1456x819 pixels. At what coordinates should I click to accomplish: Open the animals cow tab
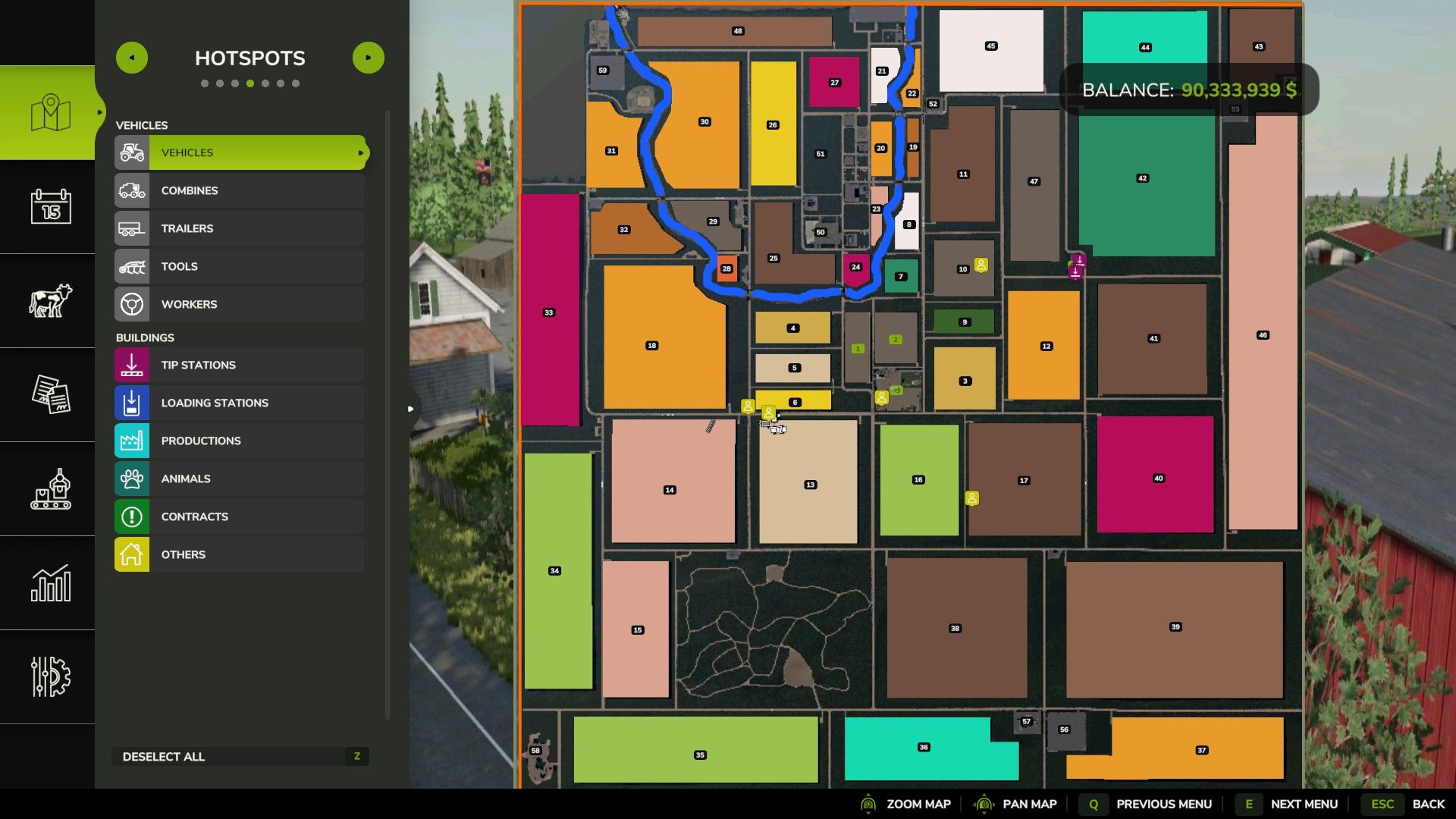click(x=50, y=300)
